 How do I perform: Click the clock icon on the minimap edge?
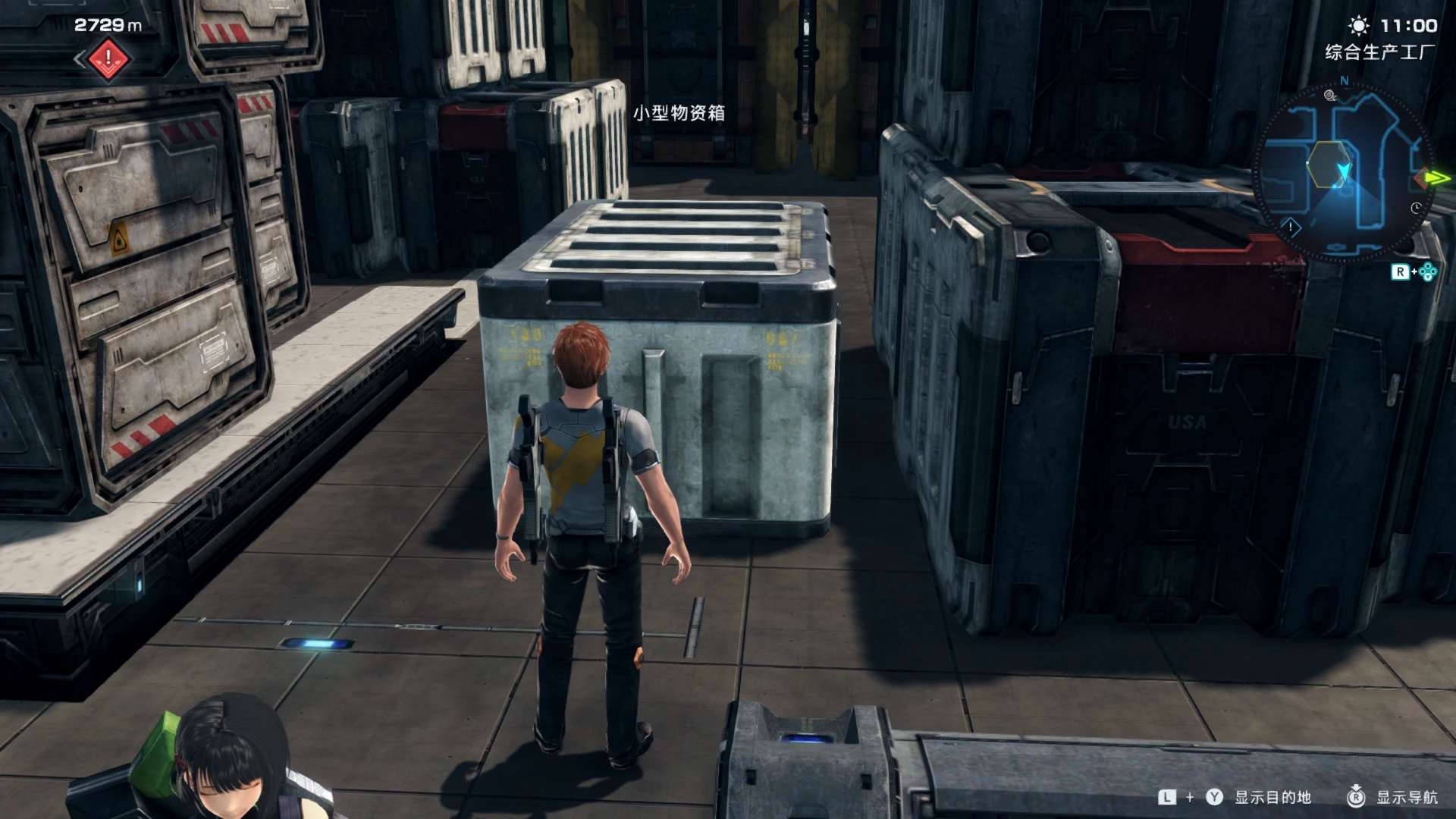pyautogui.click(x=1415, y=208)
